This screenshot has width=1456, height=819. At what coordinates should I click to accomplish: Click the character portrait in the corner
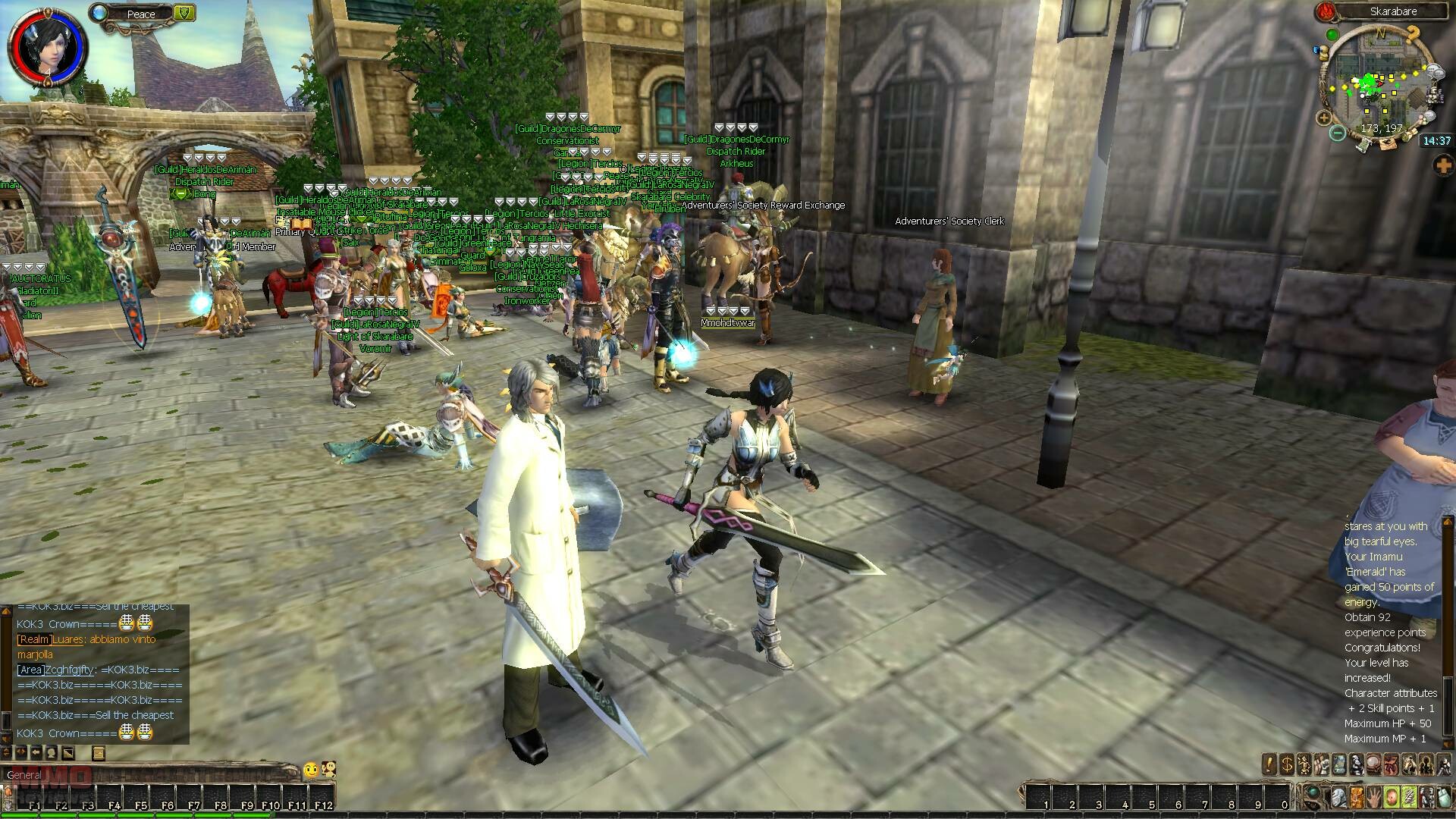click(37, 43)
